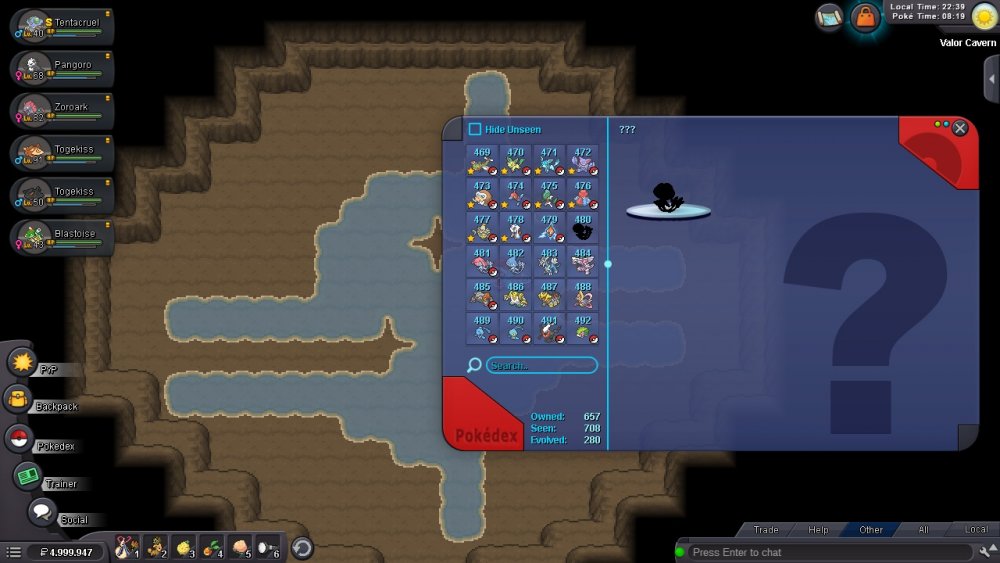
Task: Open the Backpack
Action: [20, 400]
